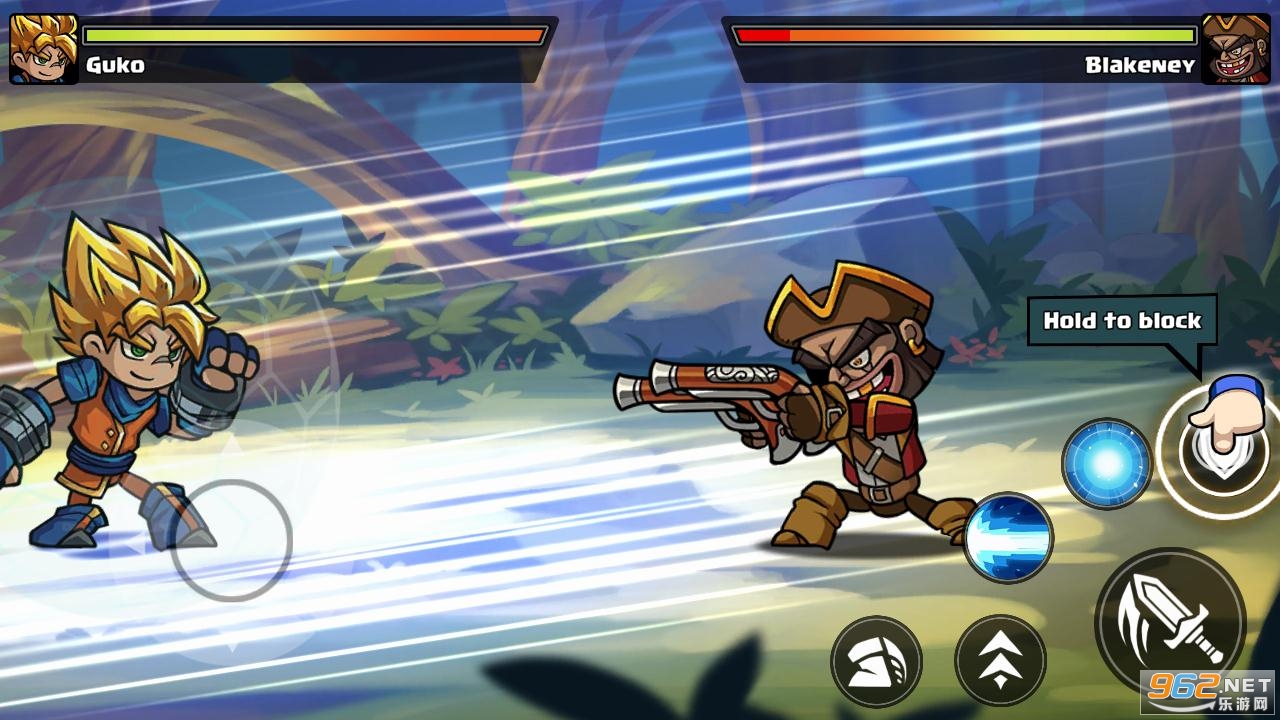Screen dimensions: 1280x720
Task: Click the virtual joystick circle
Action: tap(231, 540)
